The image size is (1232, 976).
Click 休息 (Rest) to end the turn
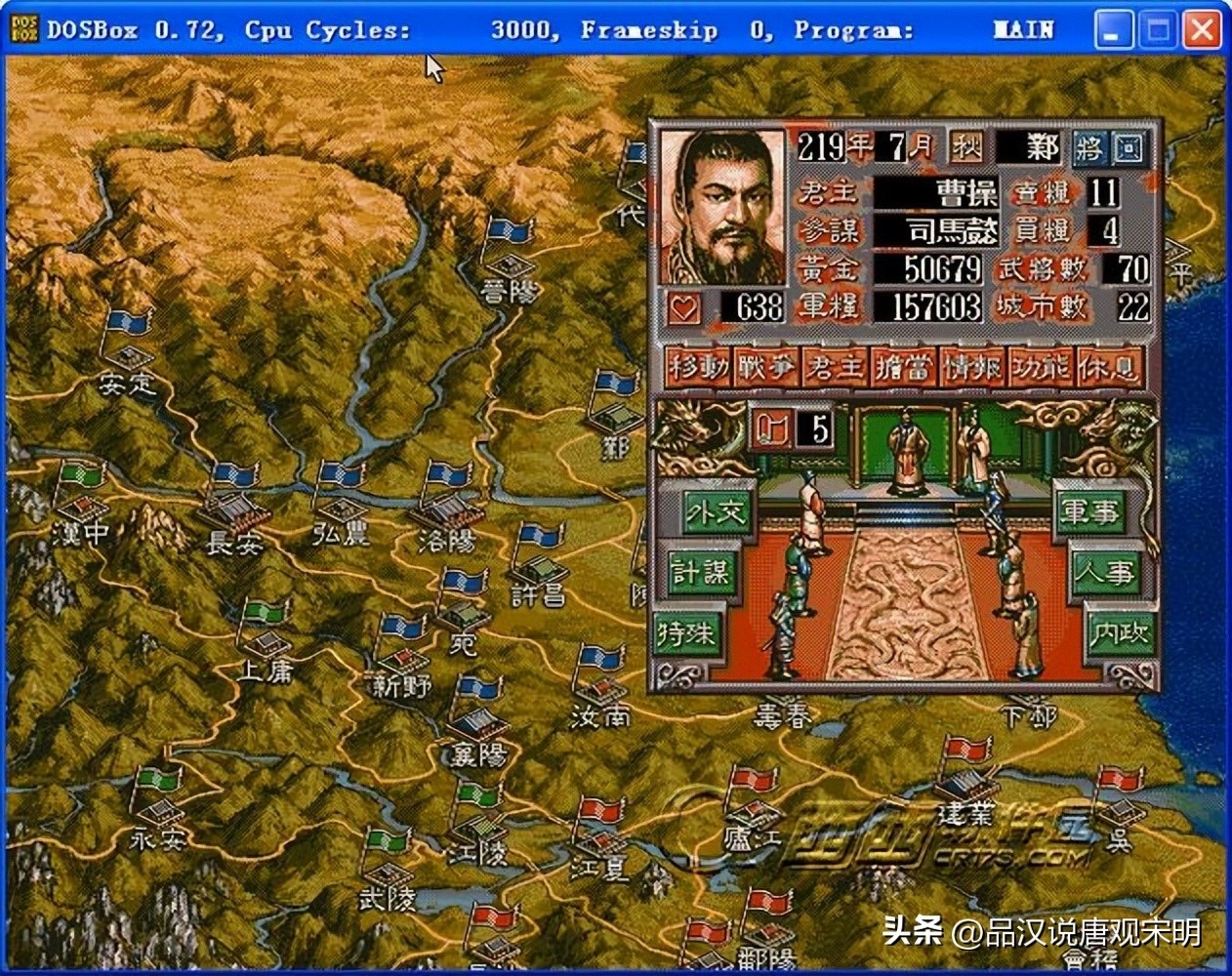[x=1110, y=367]
